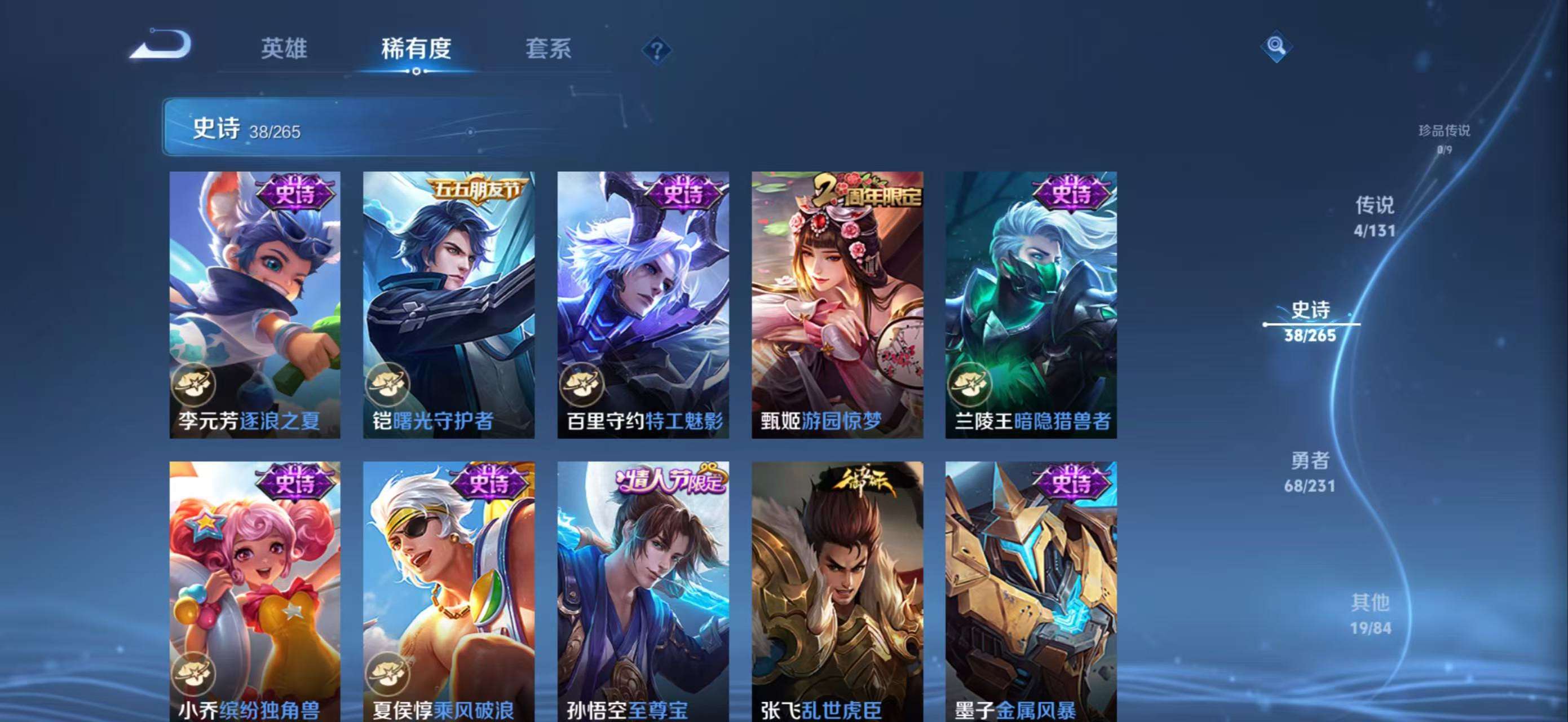Select the 李元芳 逐浪之夏 skin card
1568x722 pixels.
(x=254, y=305)
